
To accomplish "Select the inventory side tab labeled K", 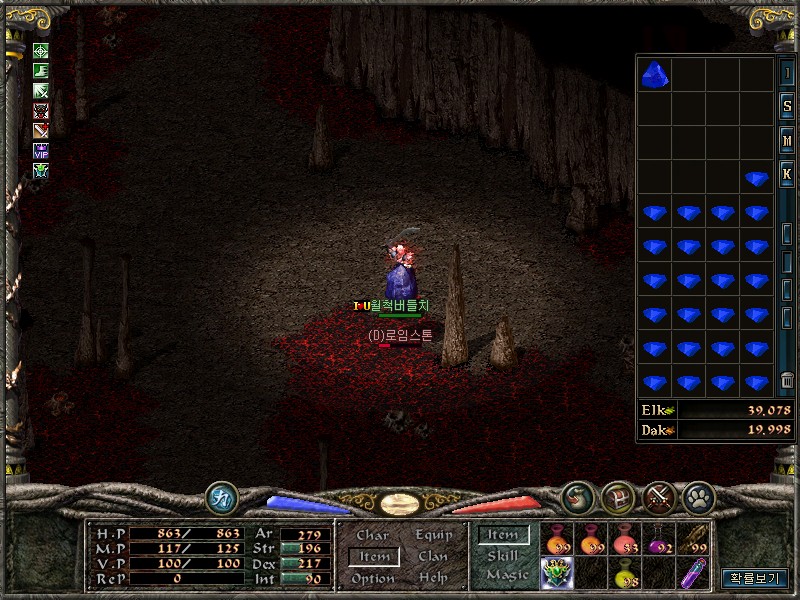I will 787,174.
